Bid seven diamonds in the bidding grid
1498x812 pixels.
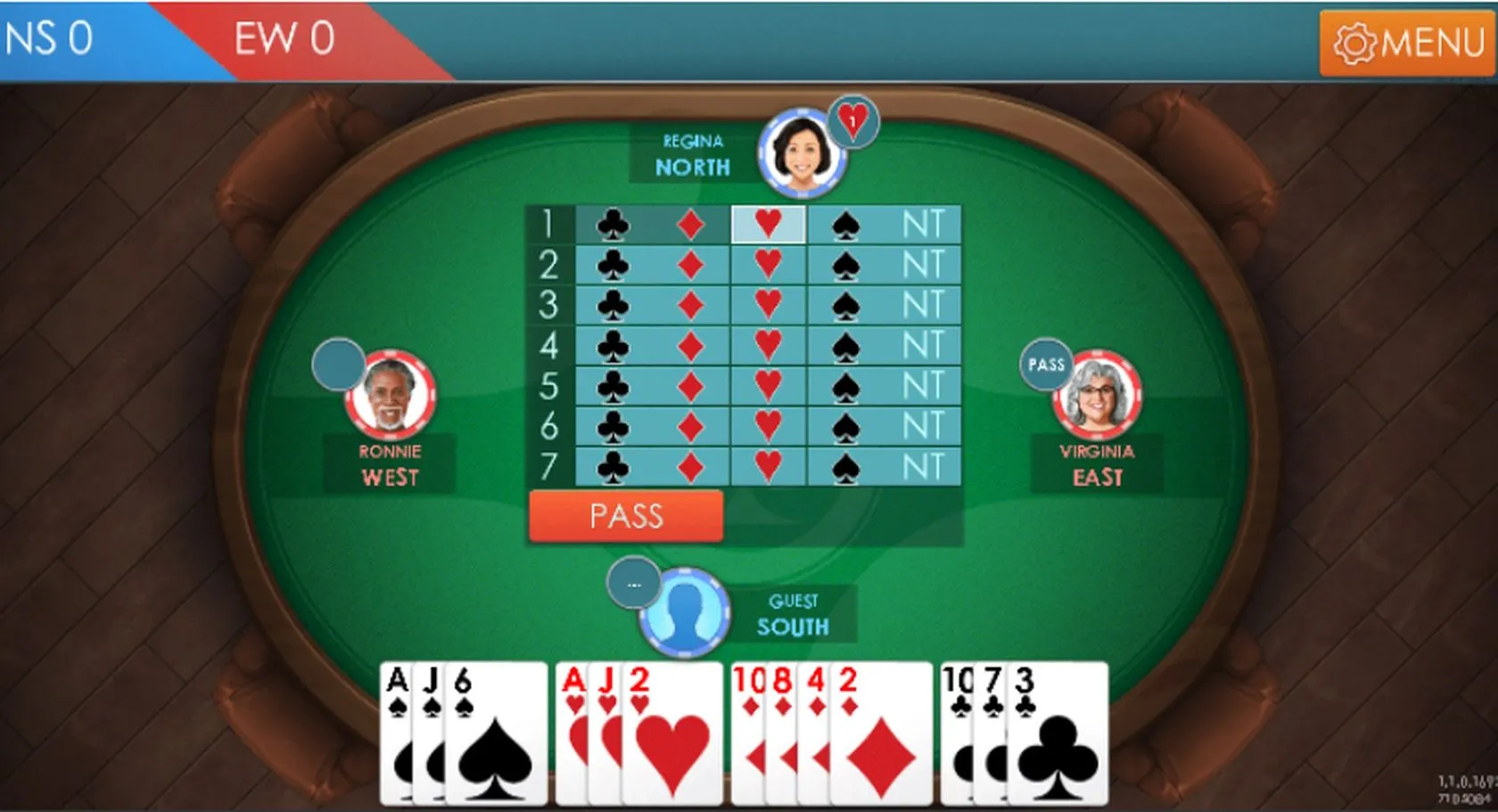[x=689, y=466]
